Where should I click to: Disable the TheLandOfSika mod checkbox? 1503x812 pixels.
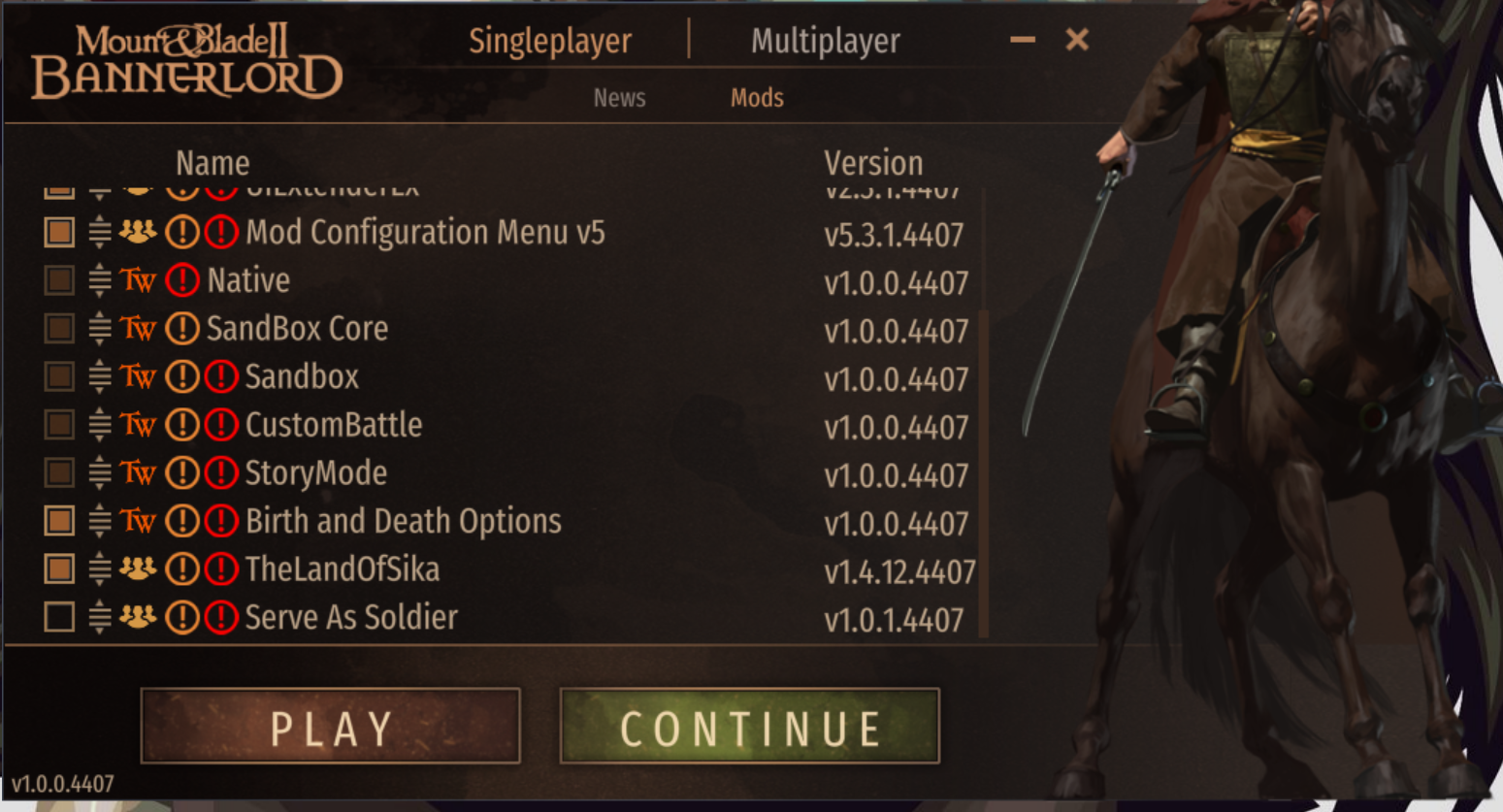(x=59, y=568)
